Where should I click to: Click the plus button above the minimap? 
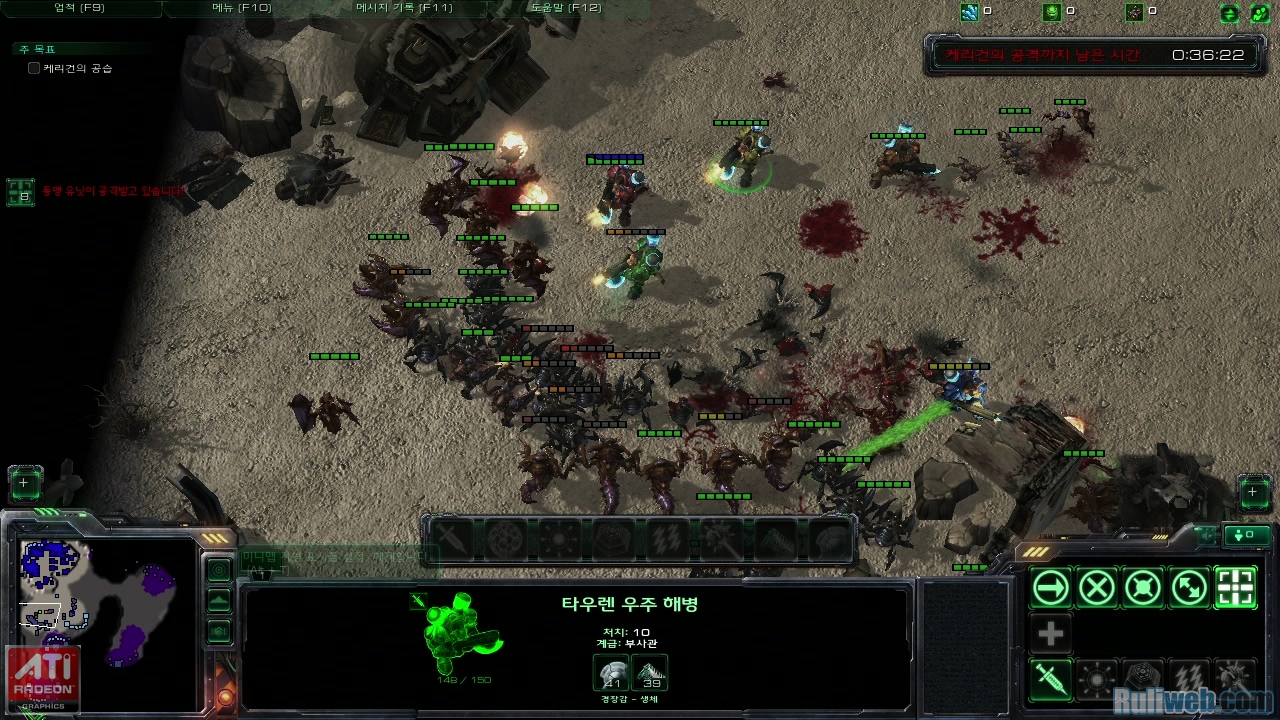[25, 484]
